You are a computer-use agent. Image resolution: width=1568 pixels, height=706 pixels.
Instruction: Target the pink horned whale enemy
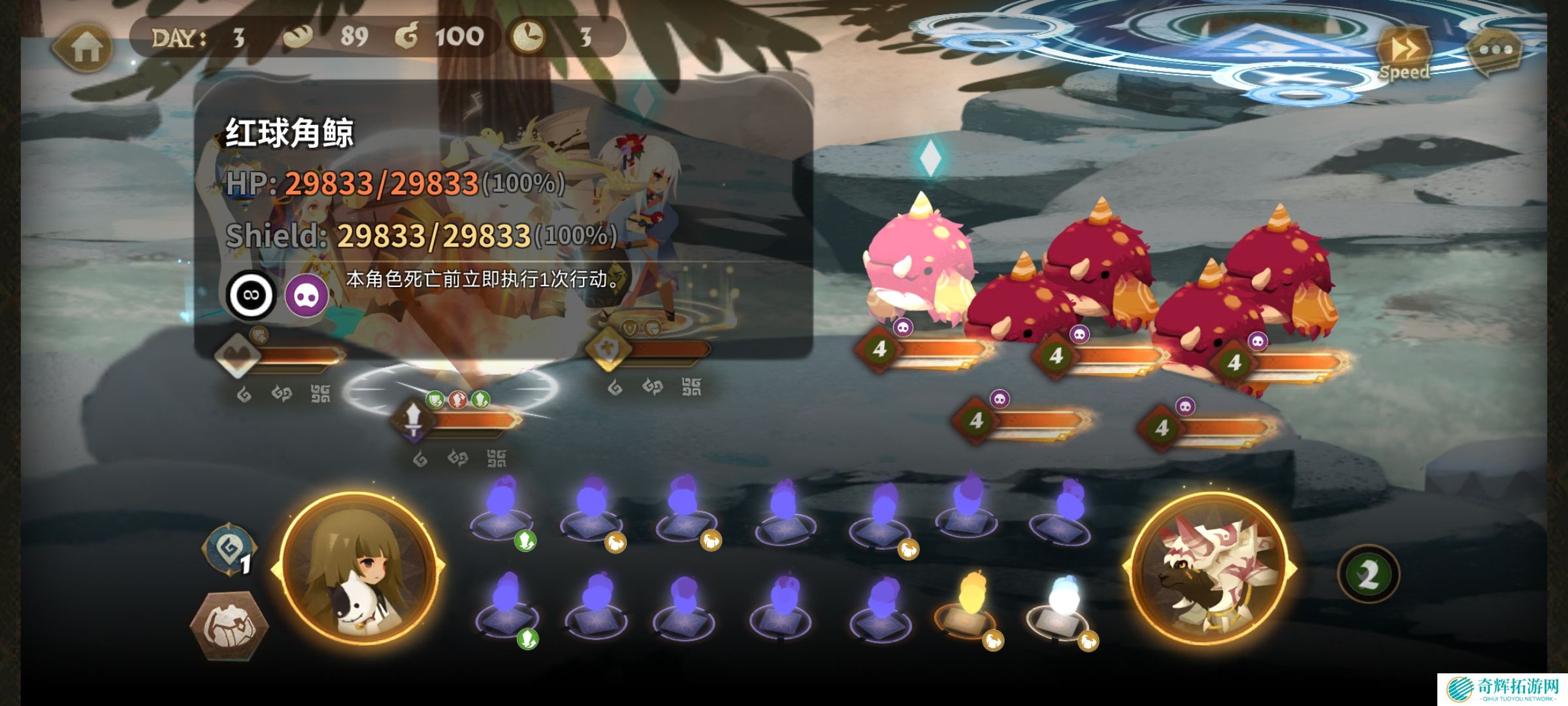coord(919,261)
